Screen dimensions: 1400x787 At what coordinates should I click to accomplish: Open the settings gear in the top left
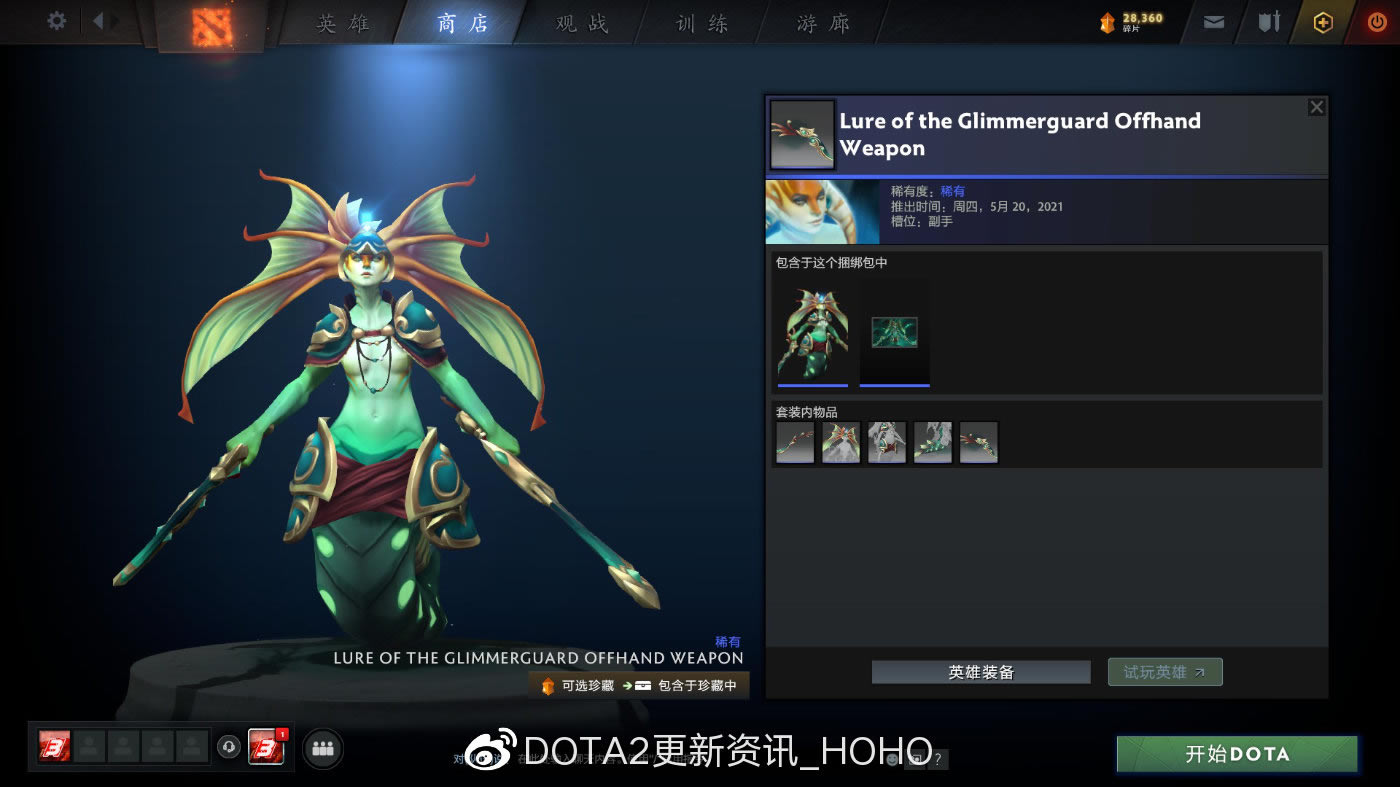click(56, 20)
